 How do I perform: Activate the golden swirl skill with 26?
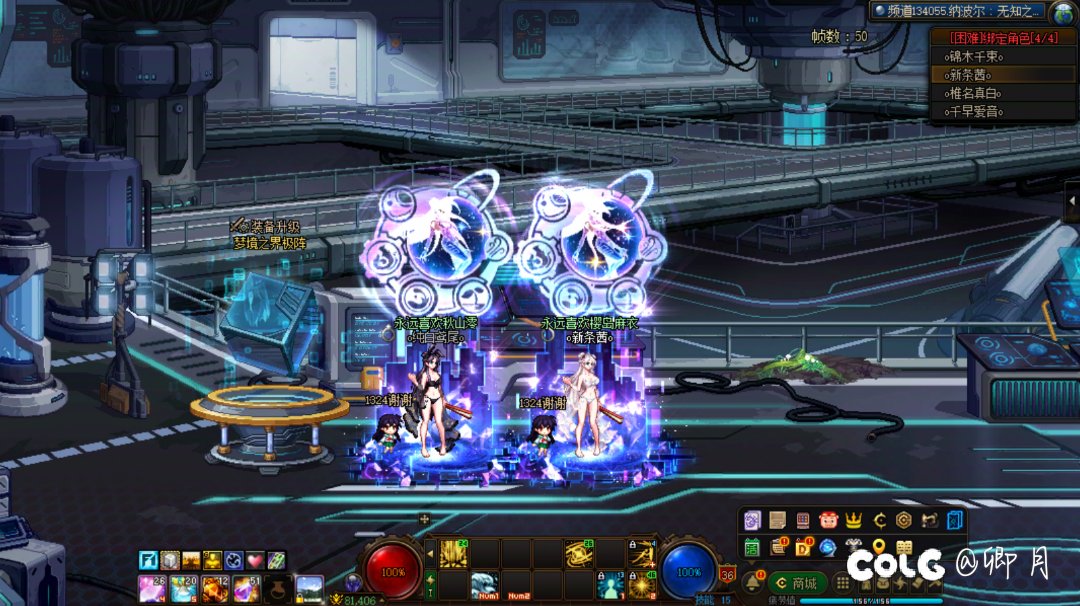coord(579,553)
